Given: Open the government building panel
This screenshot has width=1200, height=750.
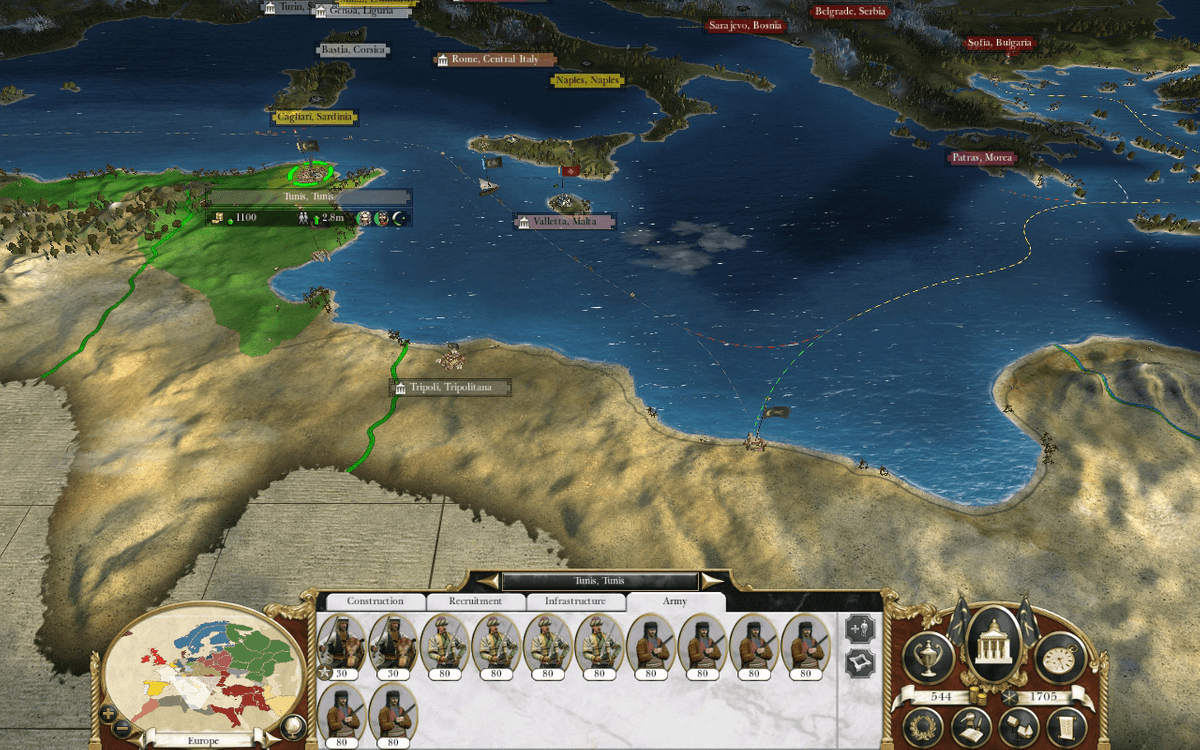Looking at the screenshot, I should pos(993,645).
